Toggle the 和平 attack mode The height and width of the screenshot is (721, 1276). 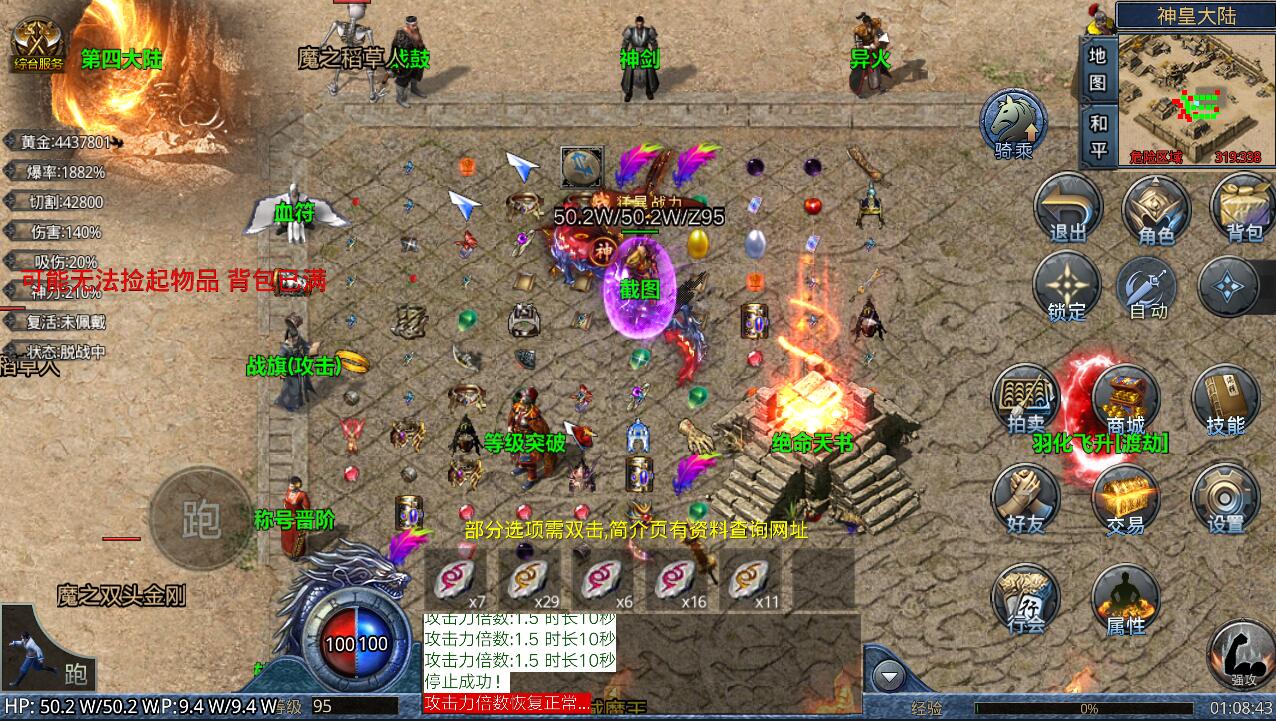click(x=1098, y=136)
